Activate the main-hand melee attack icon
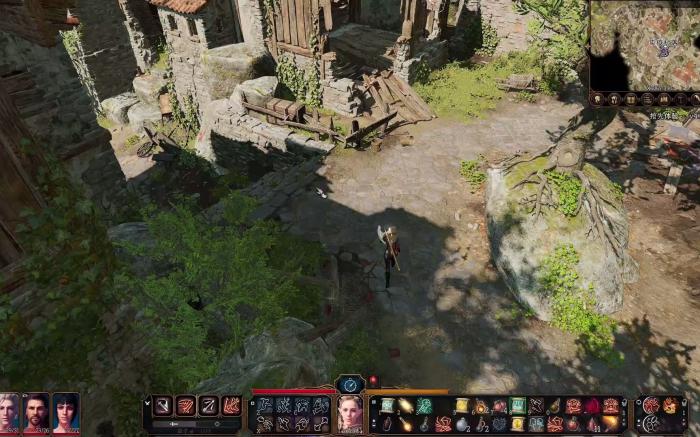Screen dimensions: 700x437 (x=163, y=405)
